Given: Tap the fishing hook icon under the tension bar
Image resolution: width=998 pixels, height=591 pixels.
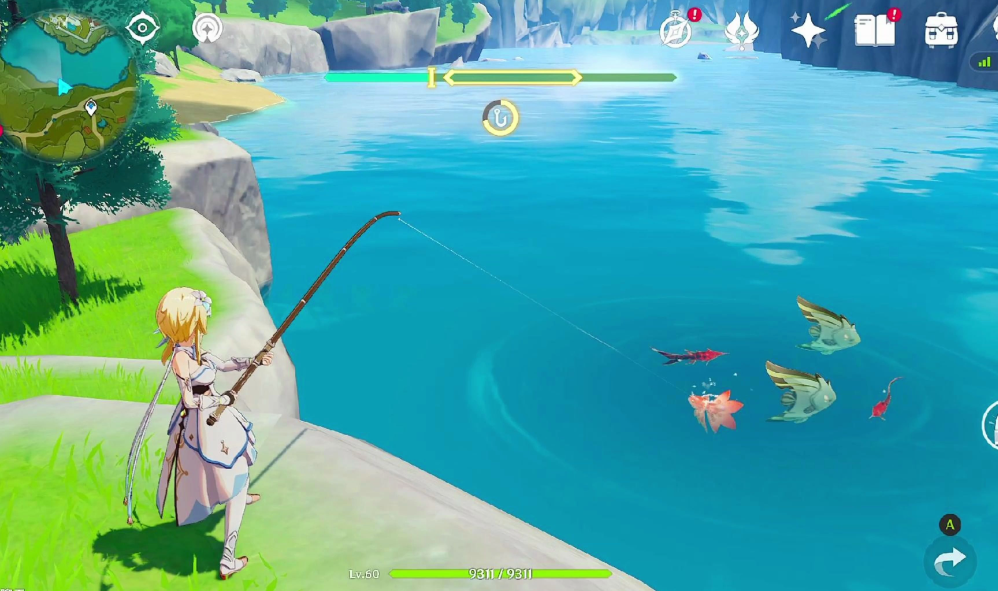Looking at the screenshot, I should coord(500,118).
